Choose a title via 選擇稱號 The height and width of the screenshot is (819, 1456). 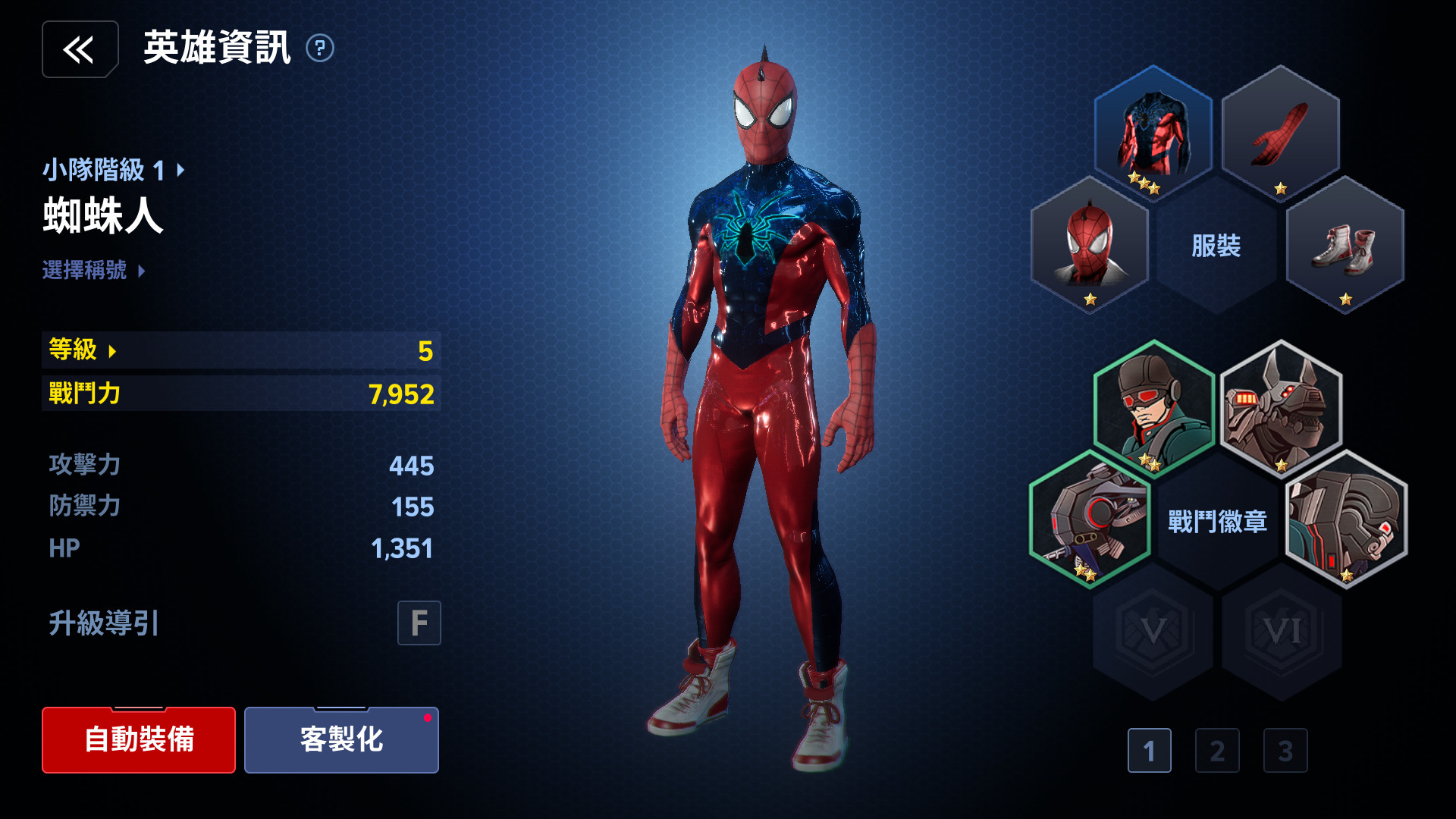point(93,270)
